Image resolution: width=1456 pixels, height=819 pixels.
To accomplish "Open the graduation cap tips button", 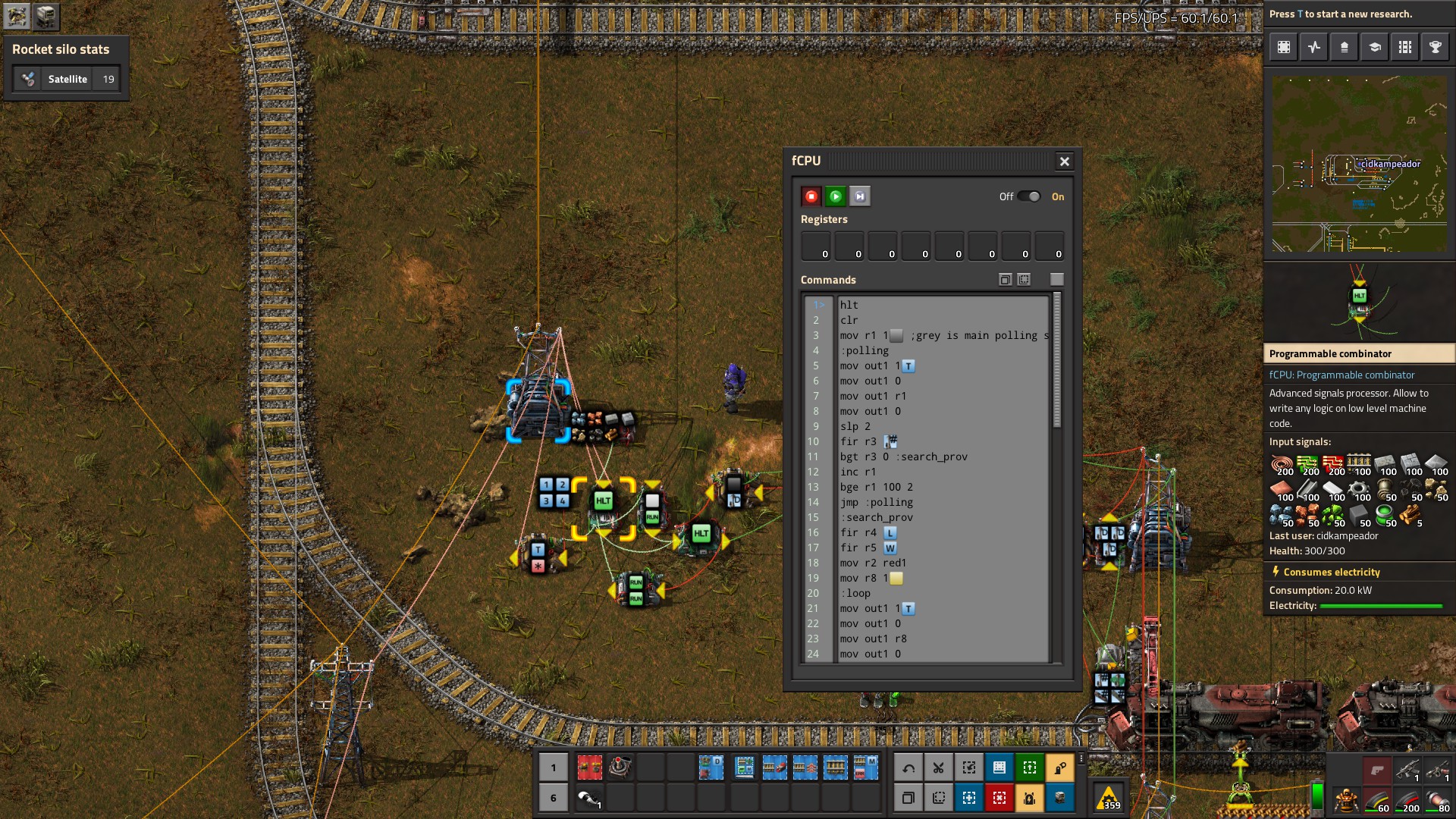I will pyautogui.click(x=1374, y=47).
